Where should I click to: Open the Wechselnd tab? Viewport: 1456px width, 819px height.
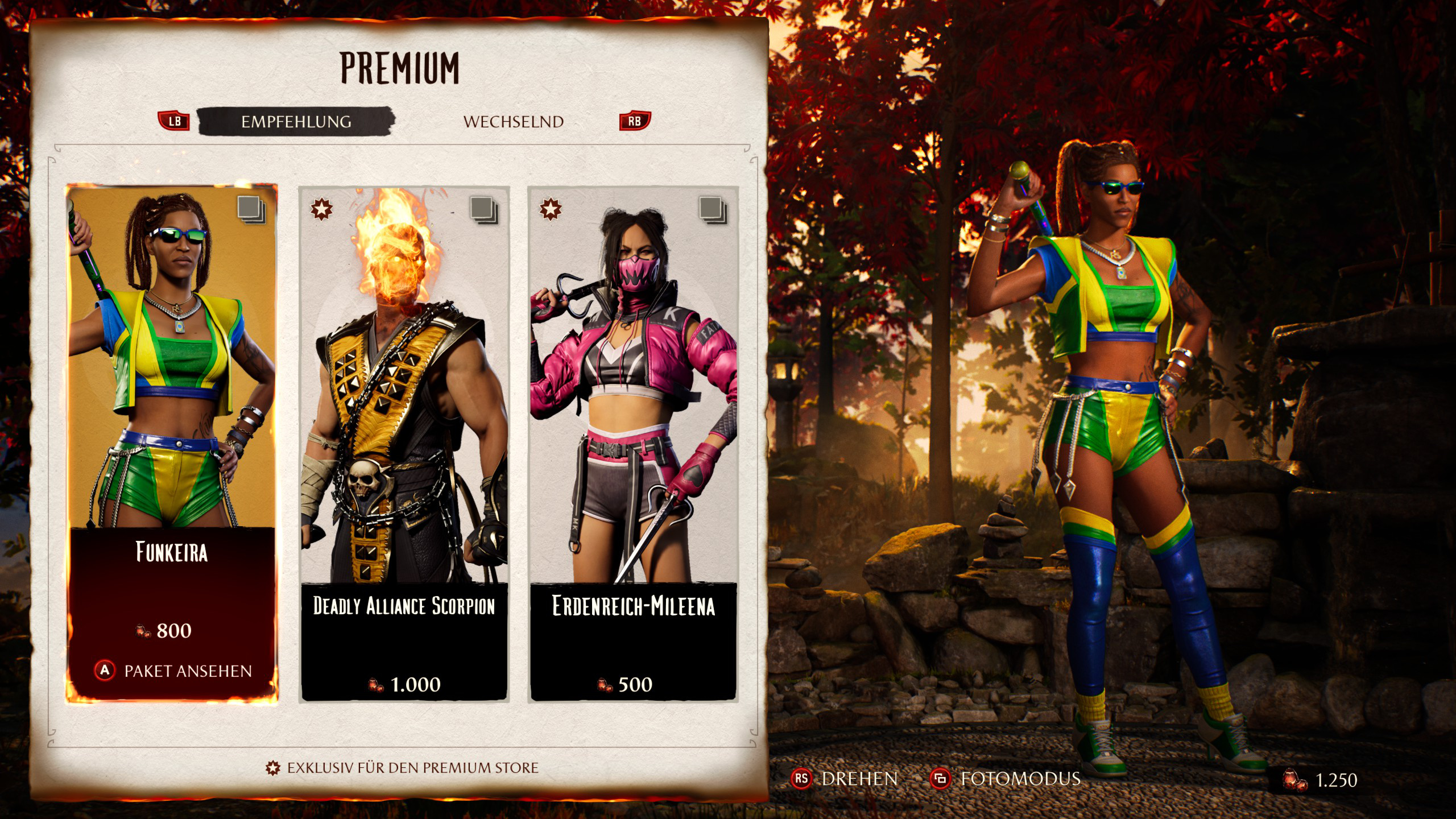[513, 122]
